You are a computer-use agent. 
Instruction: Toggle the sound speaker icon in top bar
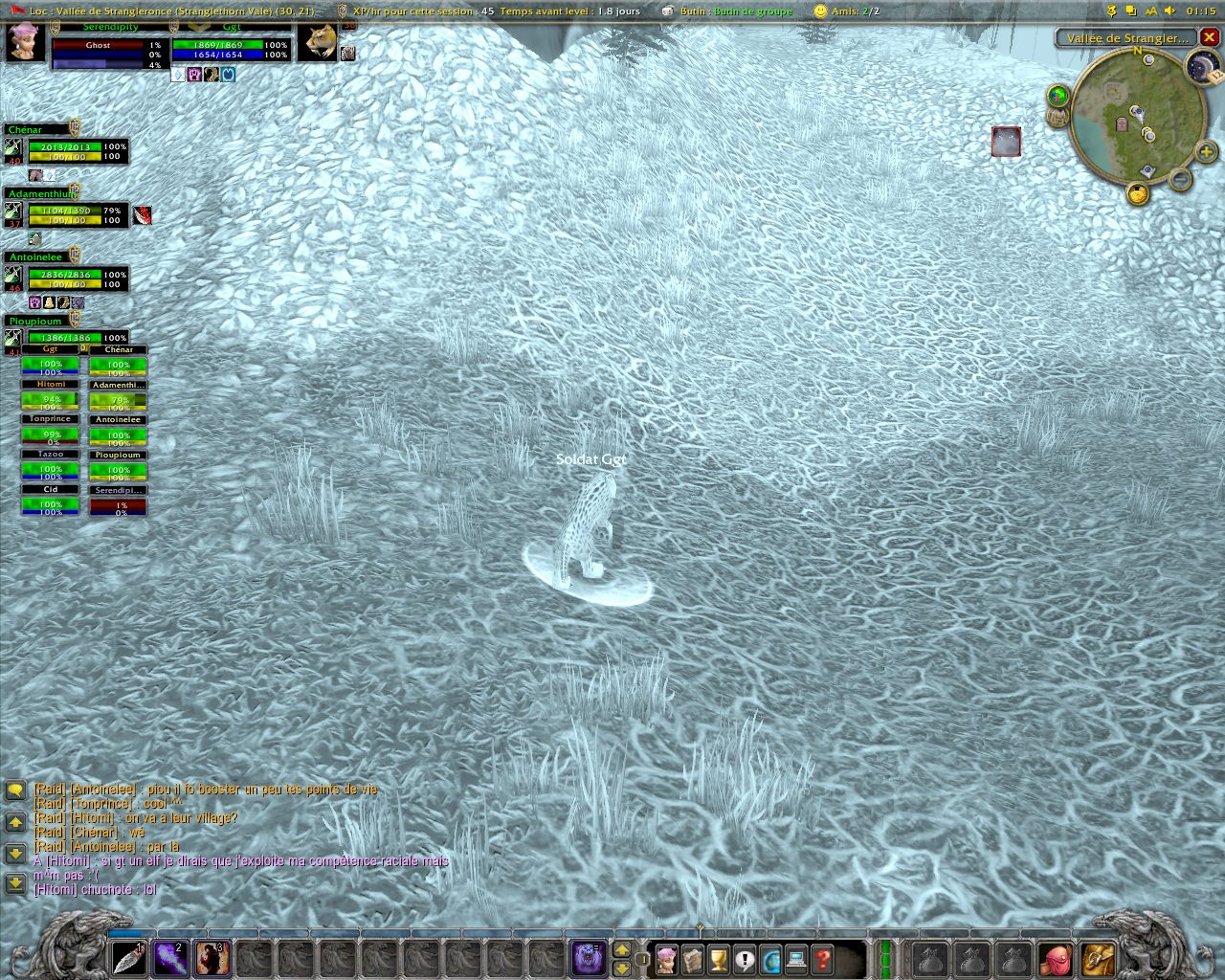click(x=1169, y=11)
